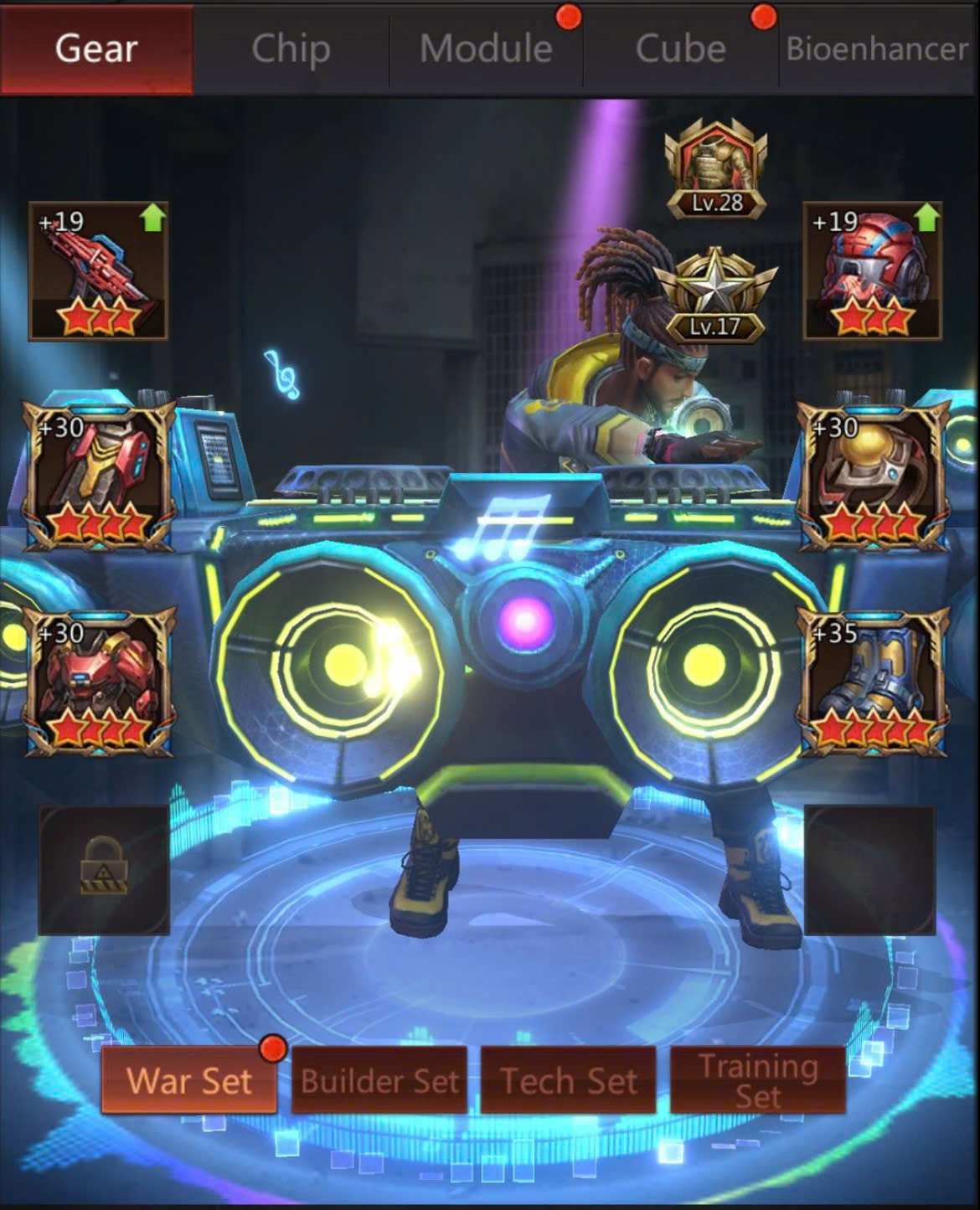Select the Bioenhancer tab
The image size is (980, 1210).
[x=877, y=49]
